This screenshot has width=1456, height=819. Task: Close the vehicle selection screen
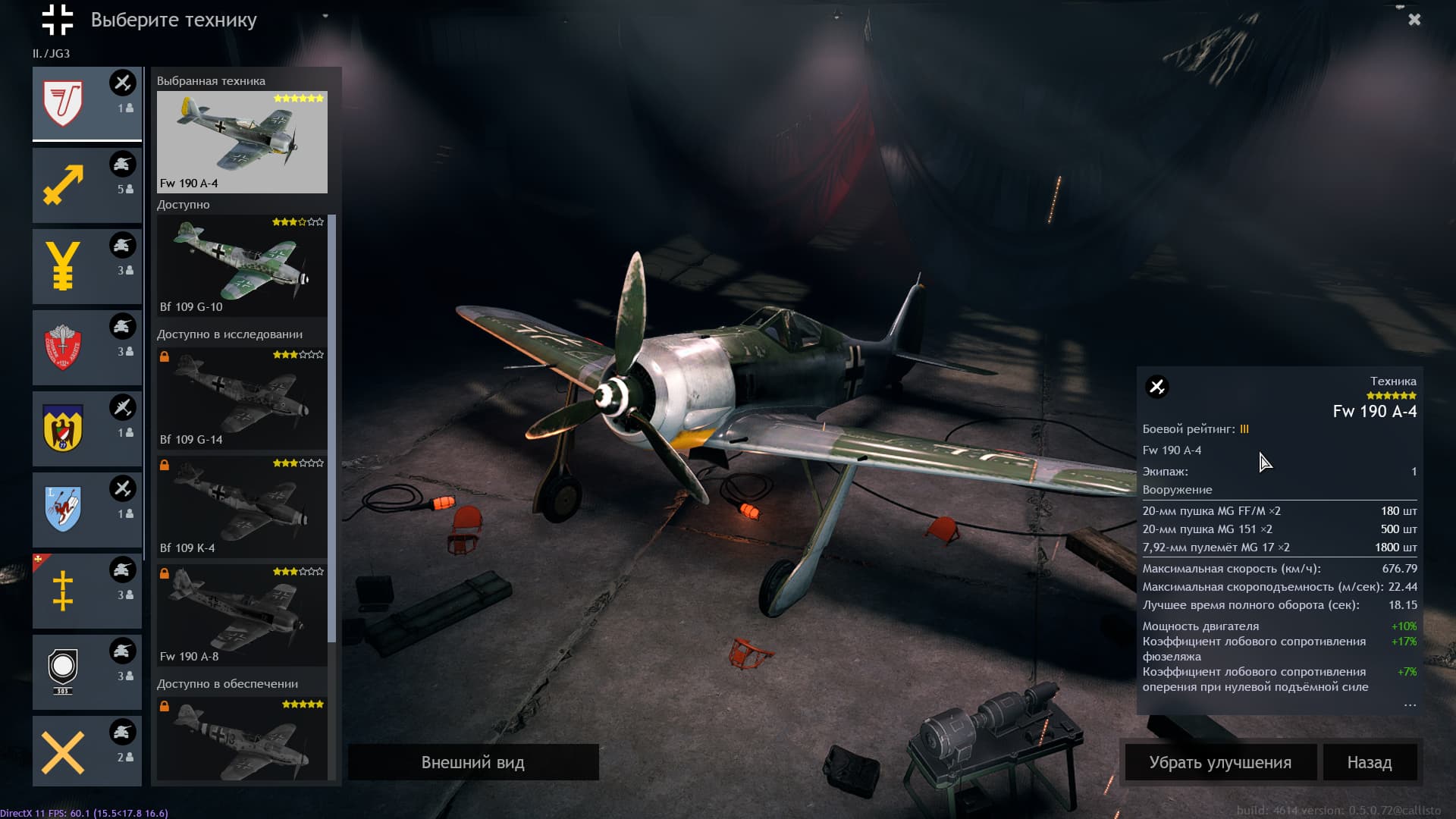1414,20
